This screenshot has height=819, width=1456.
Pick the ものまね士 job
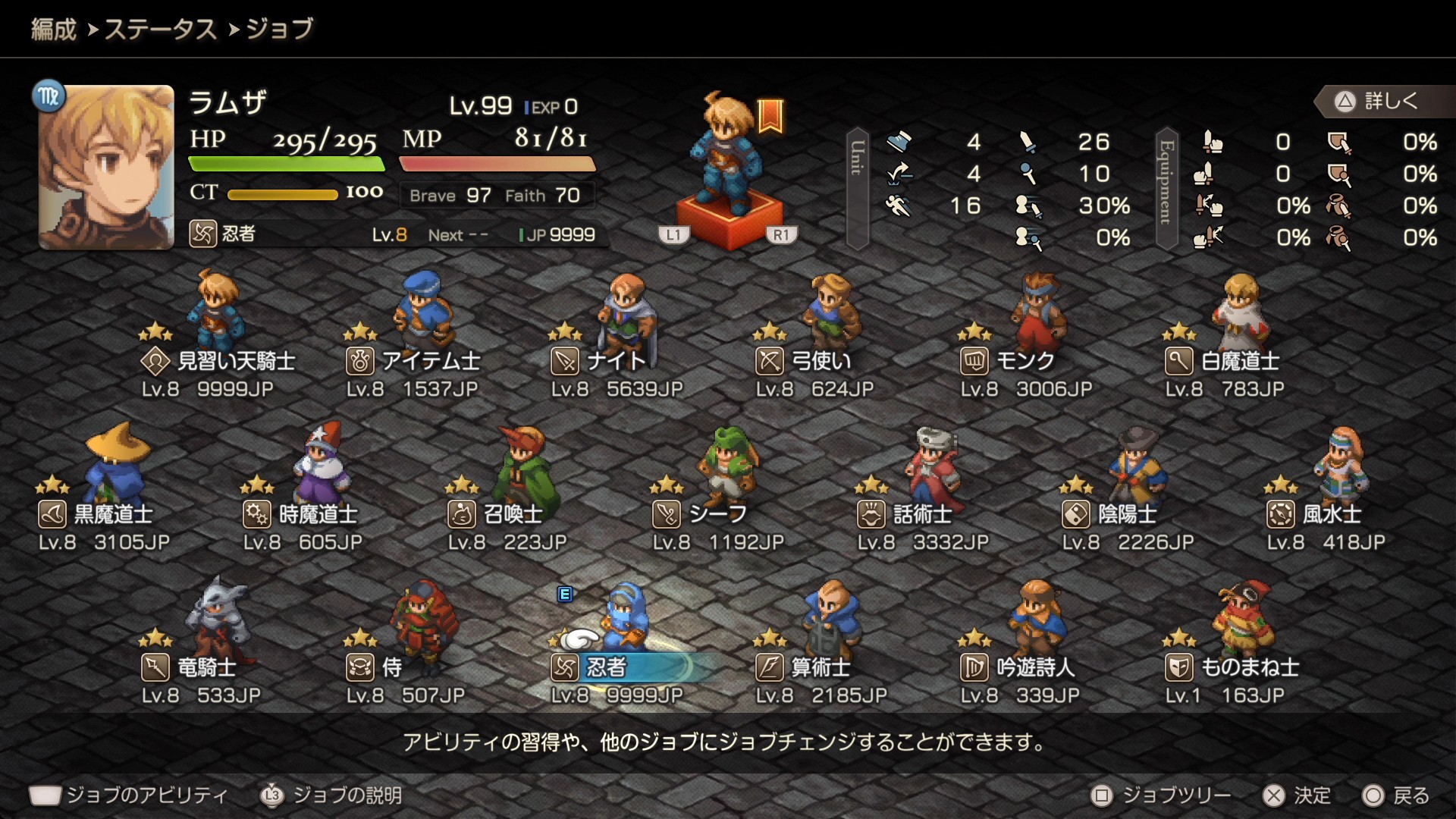1232,667
